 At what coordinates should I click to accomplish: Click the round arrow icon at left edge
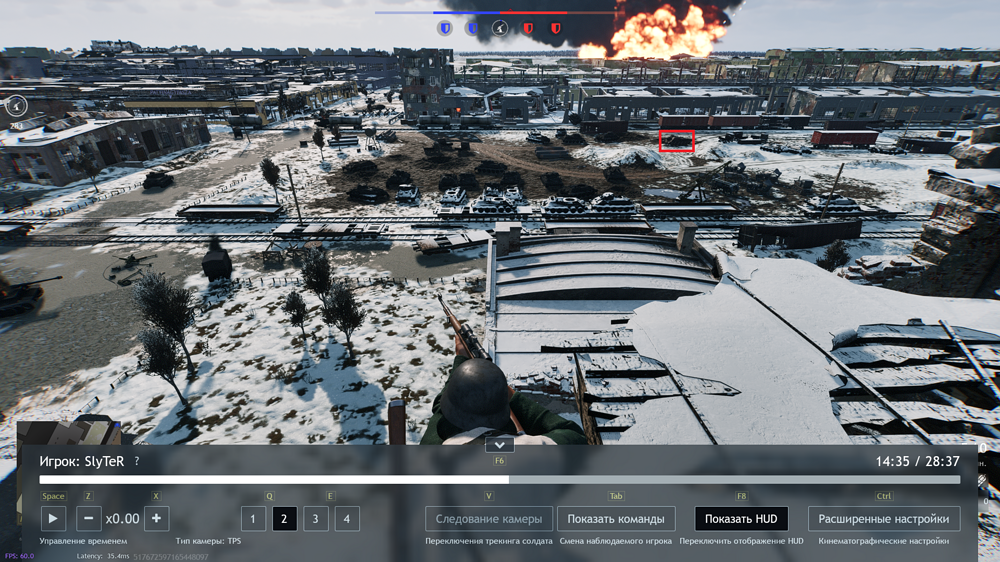click(x=16, y=104)
